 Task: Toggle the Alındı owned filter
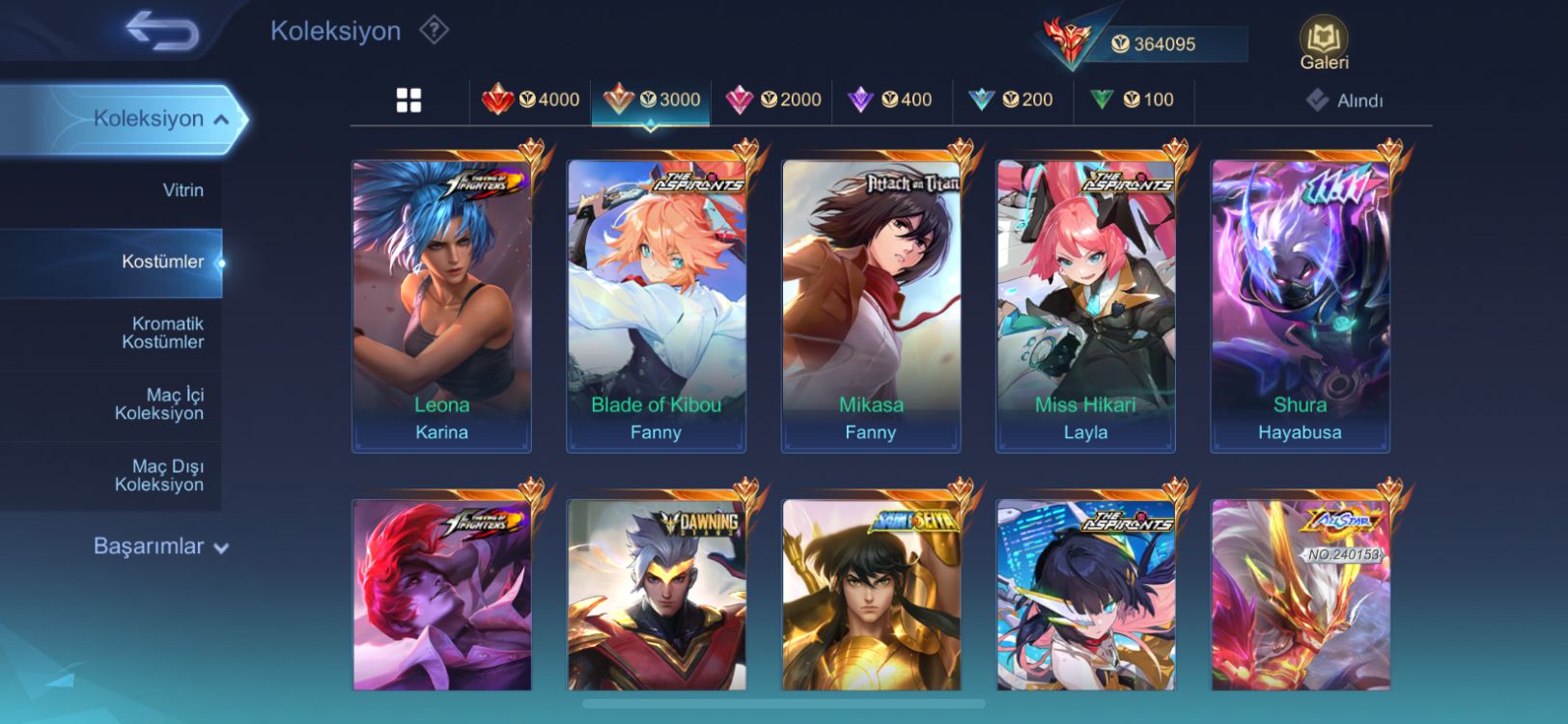tap(1345, 100)
